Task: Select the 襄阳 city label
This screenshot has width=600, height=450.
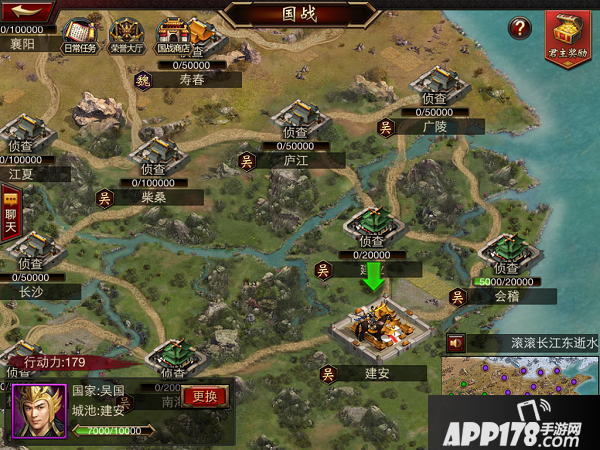Action: pyautogui.click(x=22, y=45)
